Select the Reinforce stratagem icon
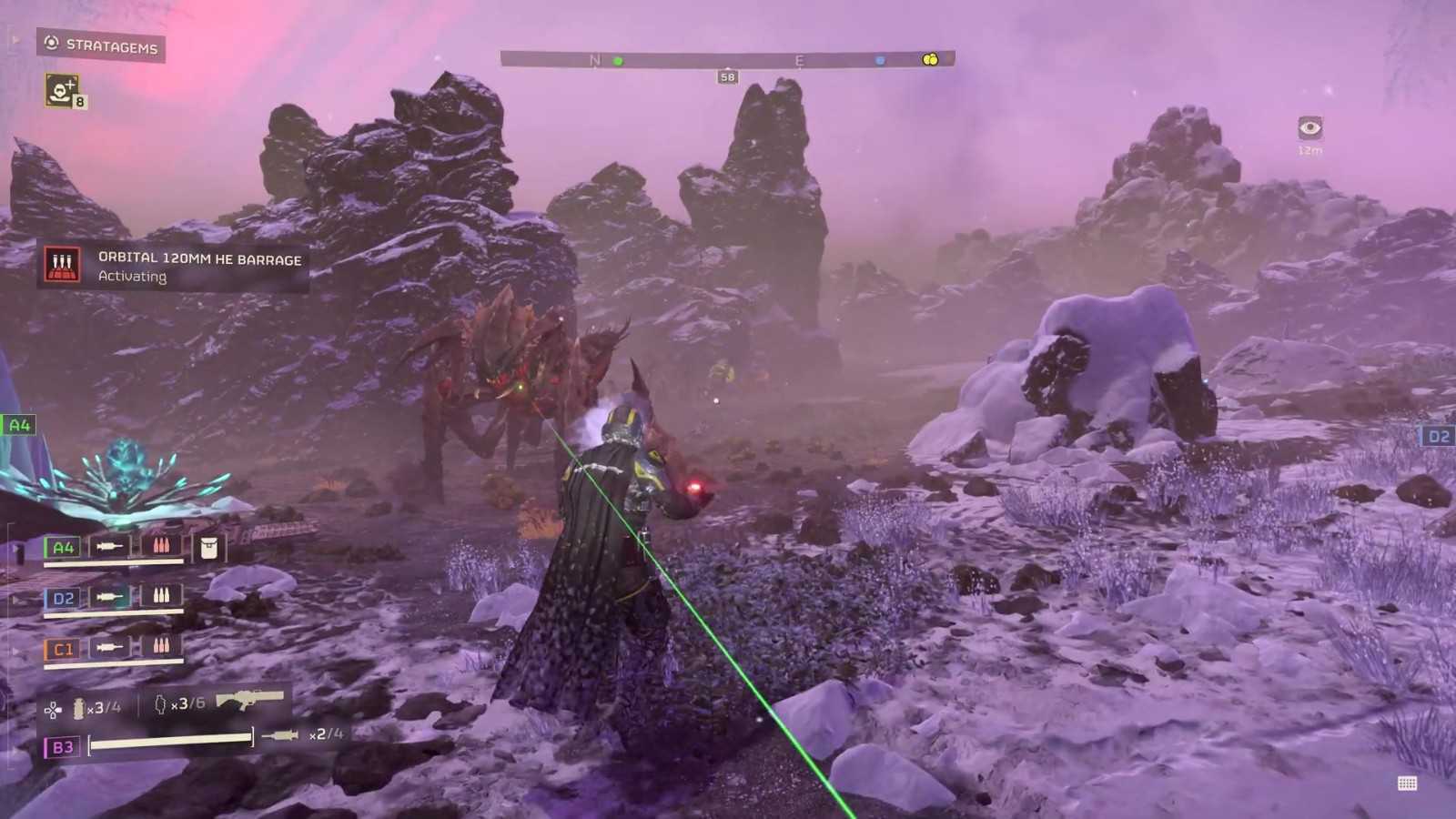This screenshot has width=1456, height=819. 62,90
